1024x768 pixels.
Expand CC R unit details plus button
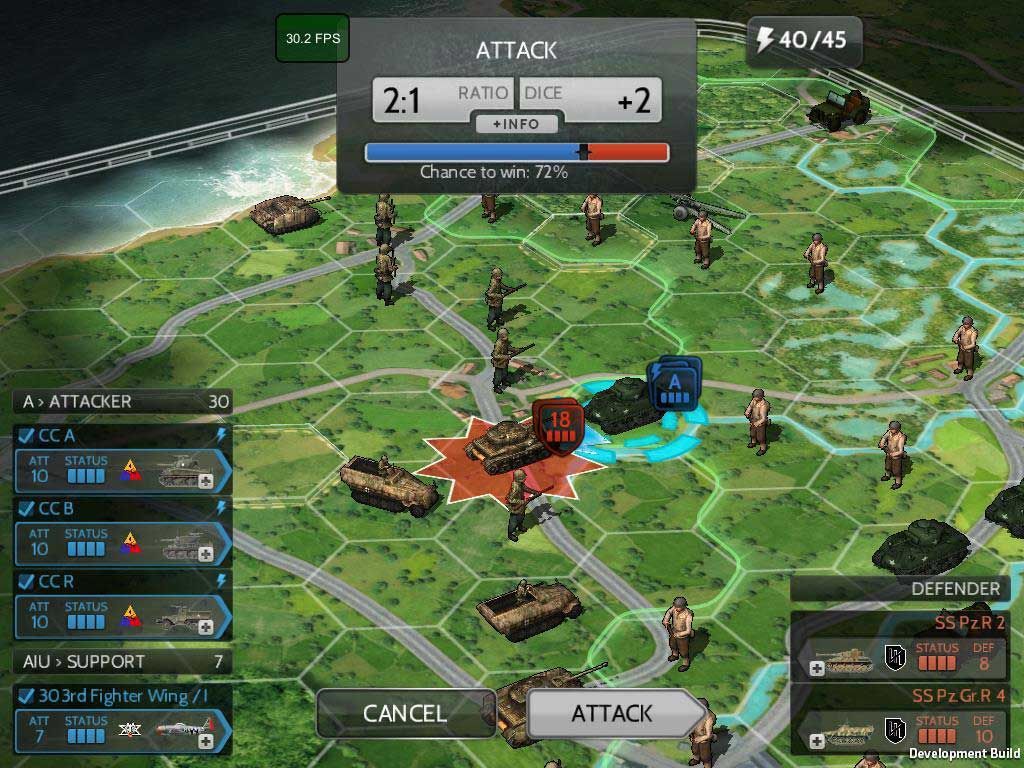tap(206, 627)
